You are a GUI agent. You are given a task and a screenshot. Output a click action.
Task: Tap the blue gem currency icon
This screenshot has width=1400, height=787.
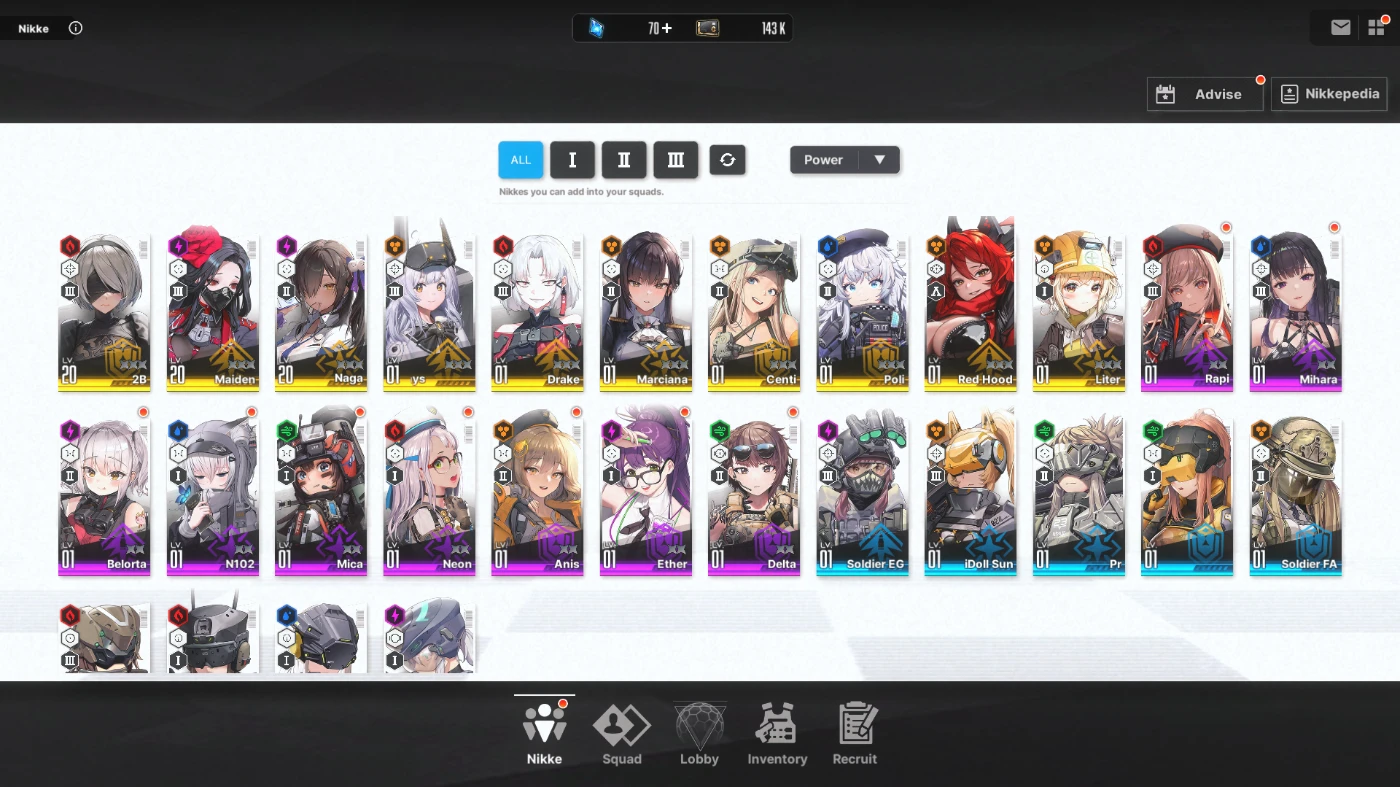click(597, 28)
